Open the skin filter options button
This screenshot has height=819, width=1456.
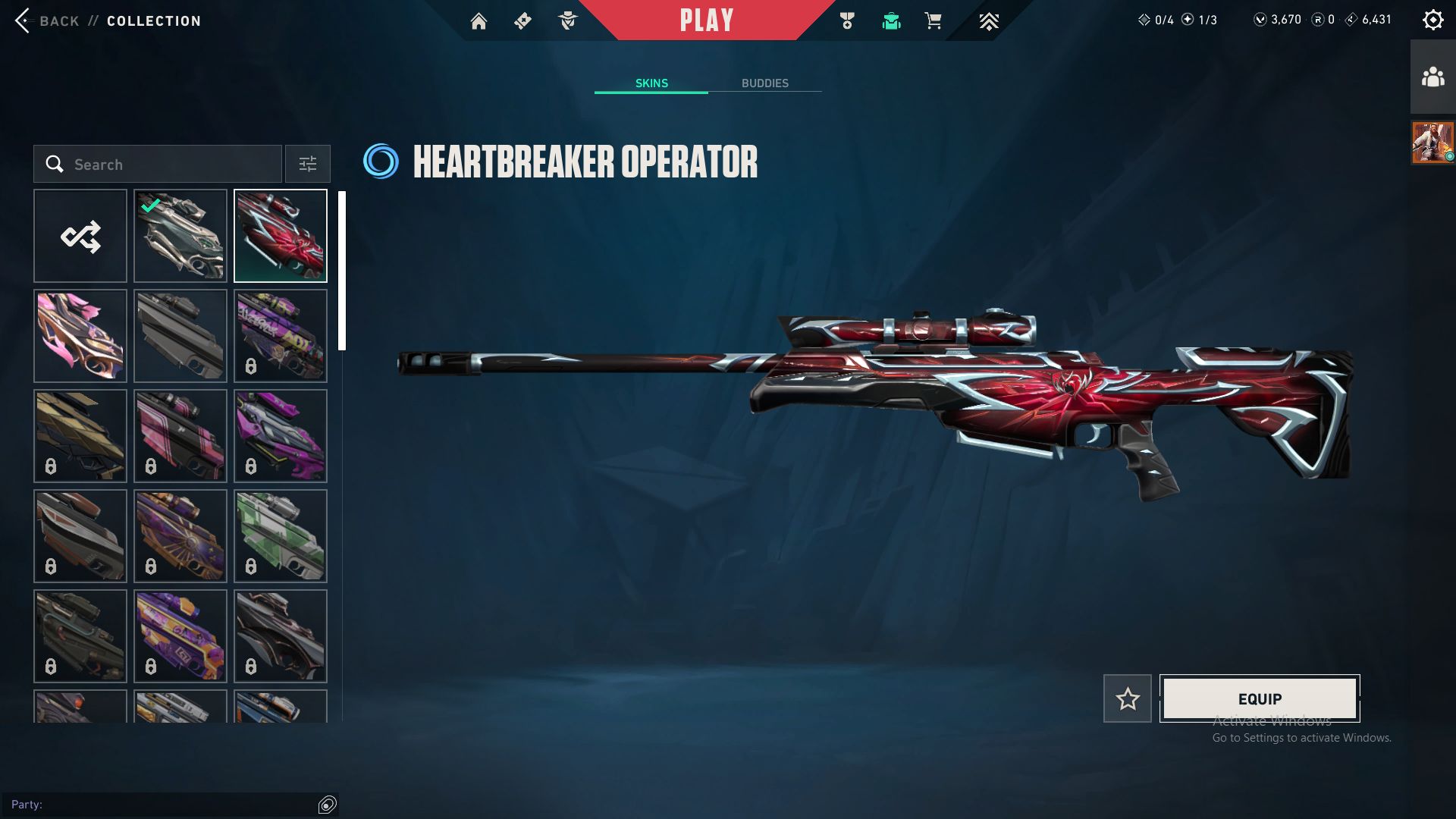tap(308, 165)
